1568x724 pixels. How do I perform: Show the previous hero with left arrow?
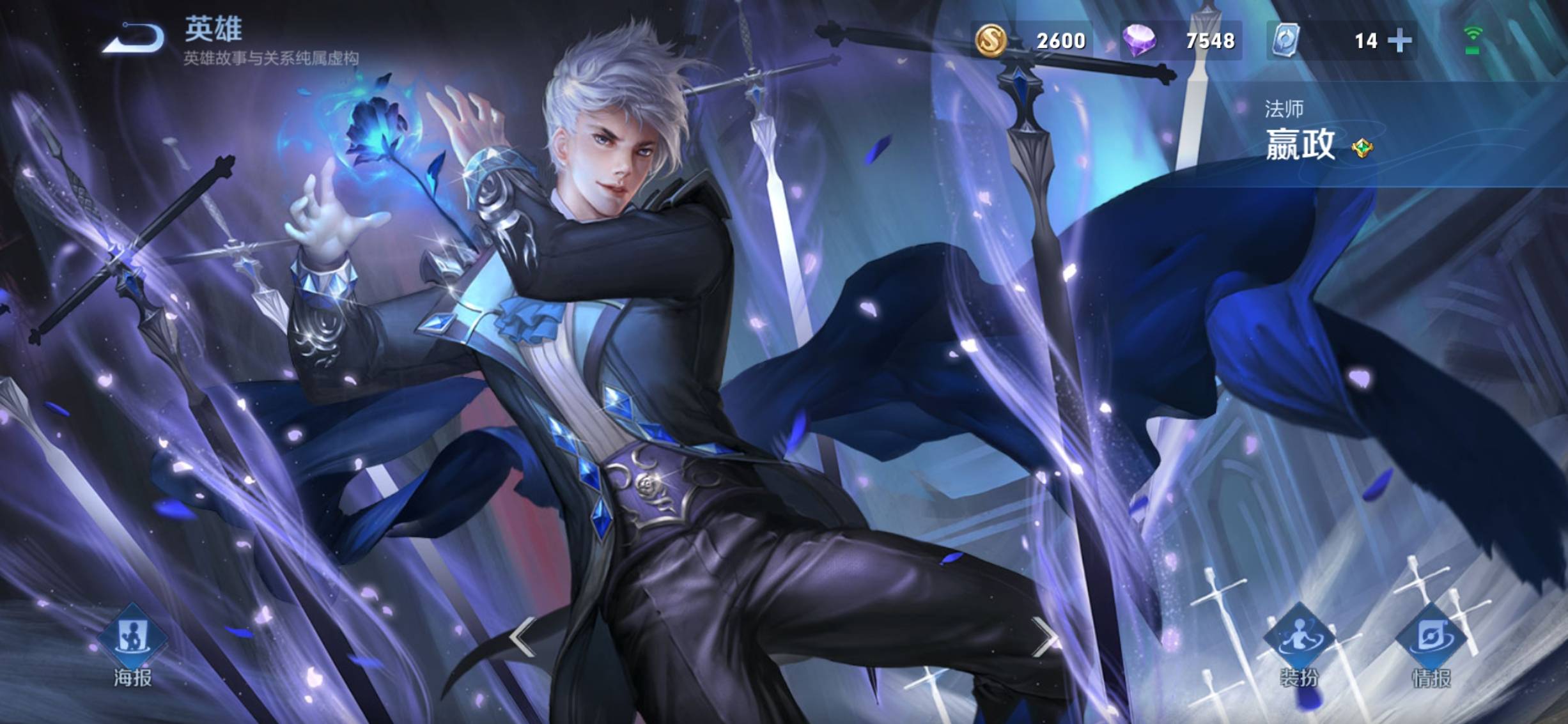point(522,636)
